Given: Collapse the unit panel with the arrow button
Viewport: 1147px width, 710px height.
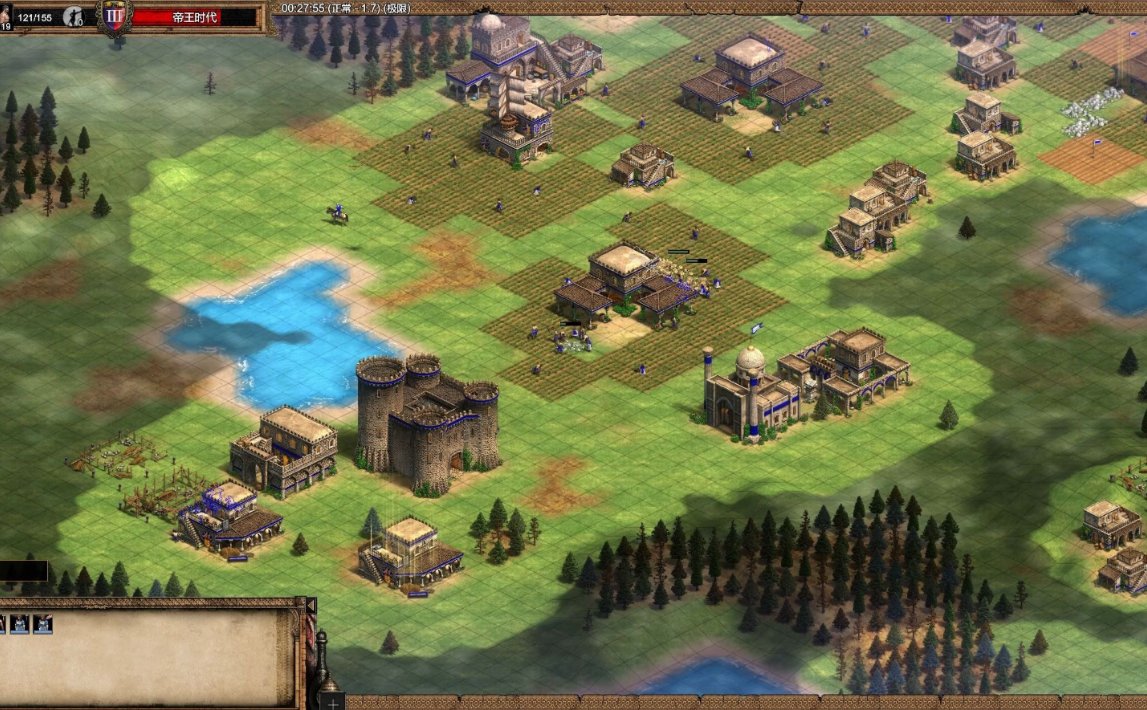Looking at the screenshot, I should tap(311, 606).
